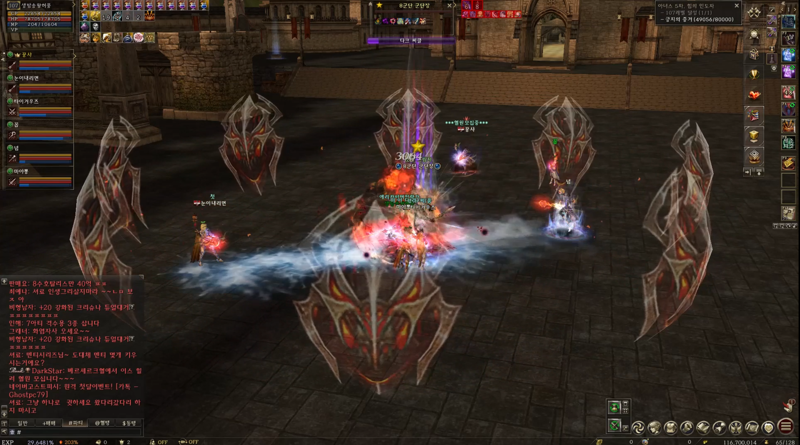Close the target status window

click(449, 5)
